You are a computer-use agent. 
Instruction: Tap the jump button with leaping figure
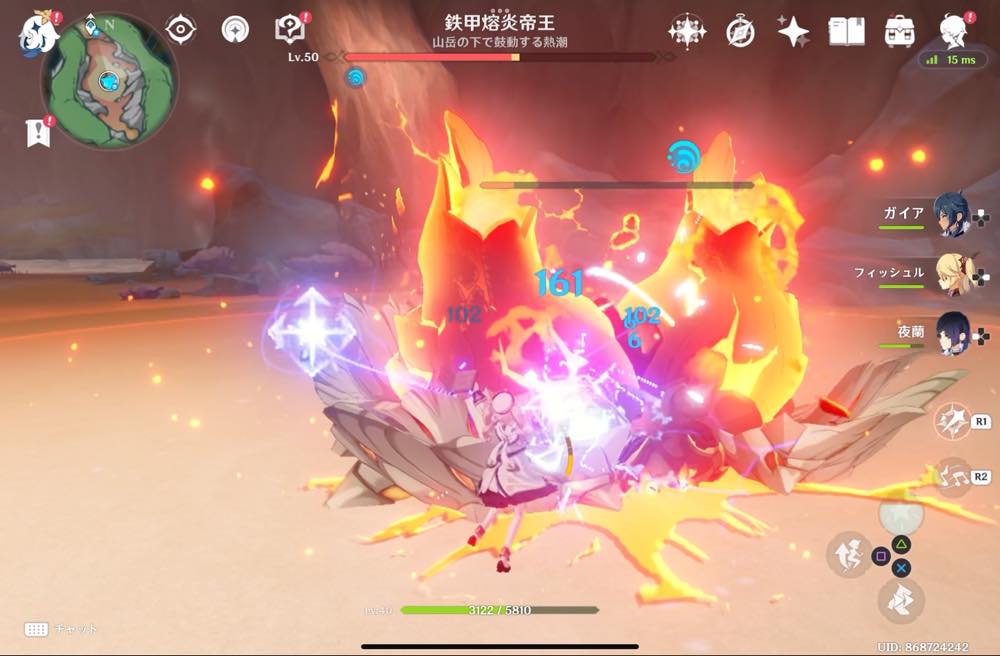coord(848,555)
